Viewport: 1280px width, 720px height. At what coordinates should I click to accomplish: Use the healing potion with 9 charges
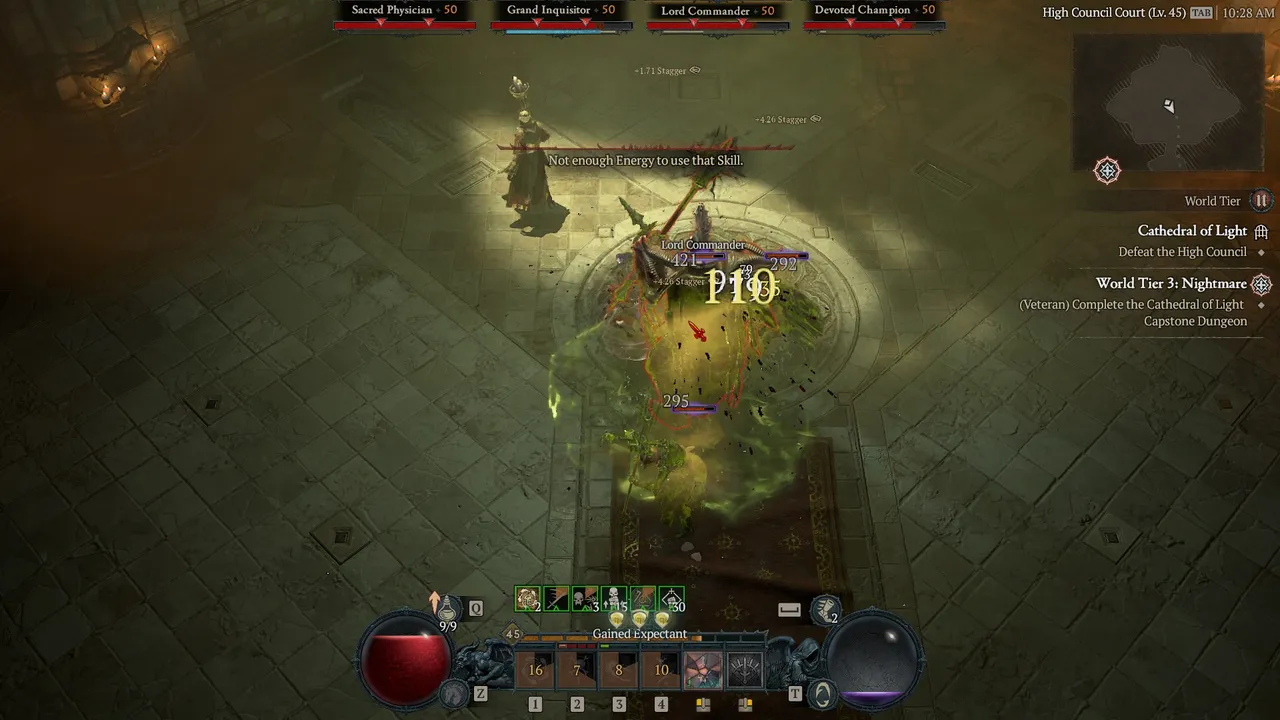point(449,607)
